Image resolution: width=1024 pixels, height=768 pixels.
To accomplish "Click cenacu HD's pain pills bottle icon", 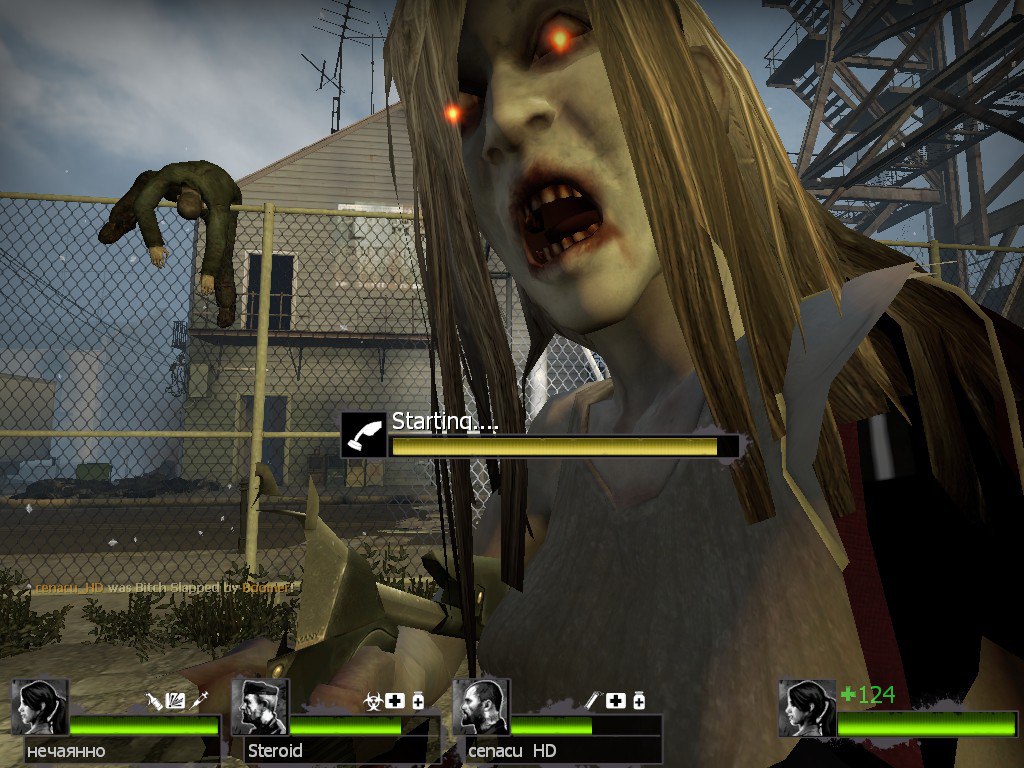I will click(638, 701).
